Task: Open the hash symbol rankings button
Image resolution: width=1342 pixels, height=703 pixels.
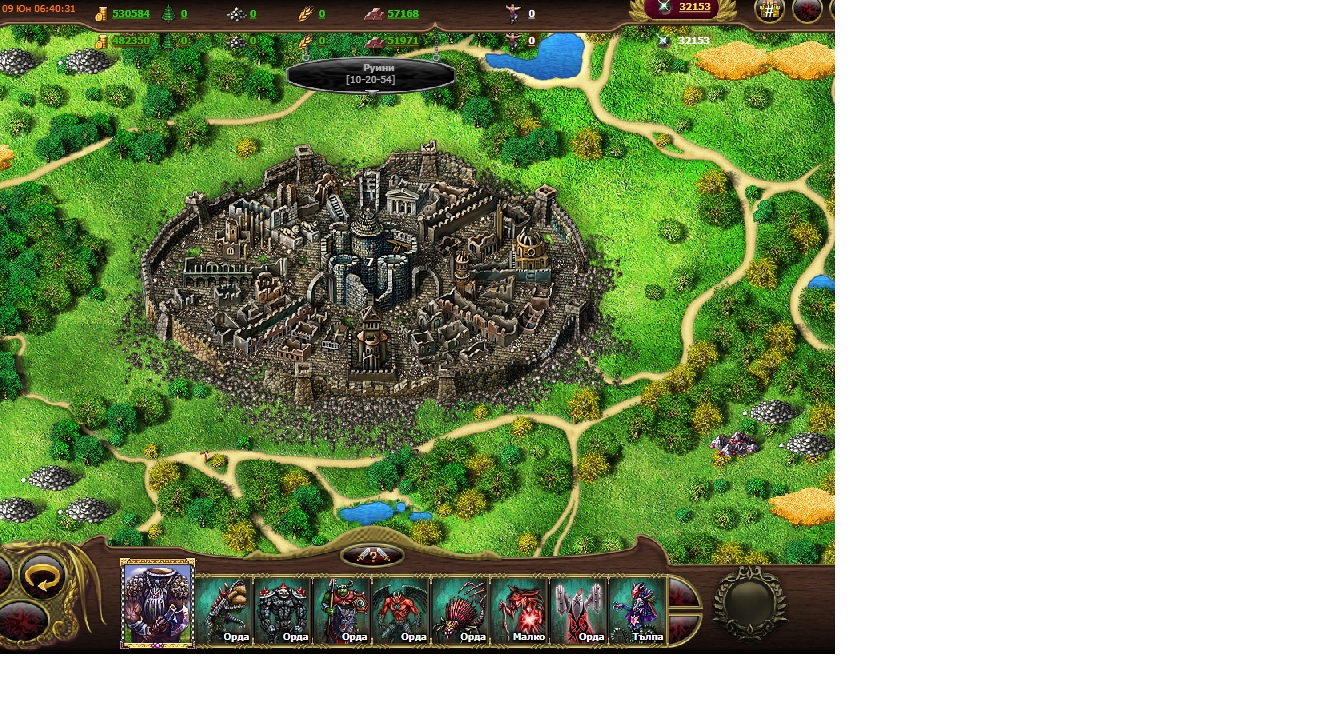Action: tap(769, 11)
